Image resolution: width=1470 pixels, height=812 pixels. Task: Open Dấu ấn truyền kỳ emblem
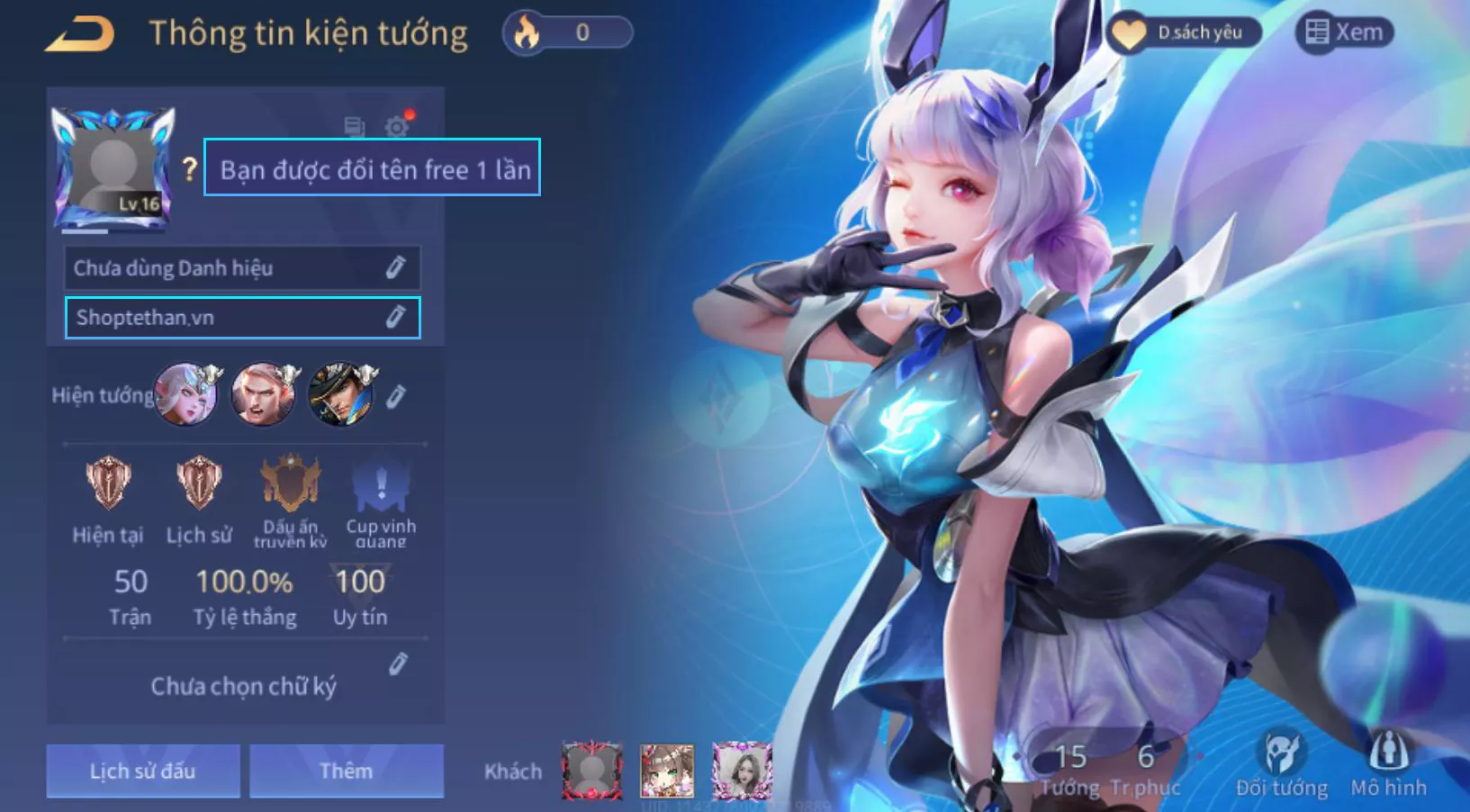pyautogui.click(x=290, y=484)
